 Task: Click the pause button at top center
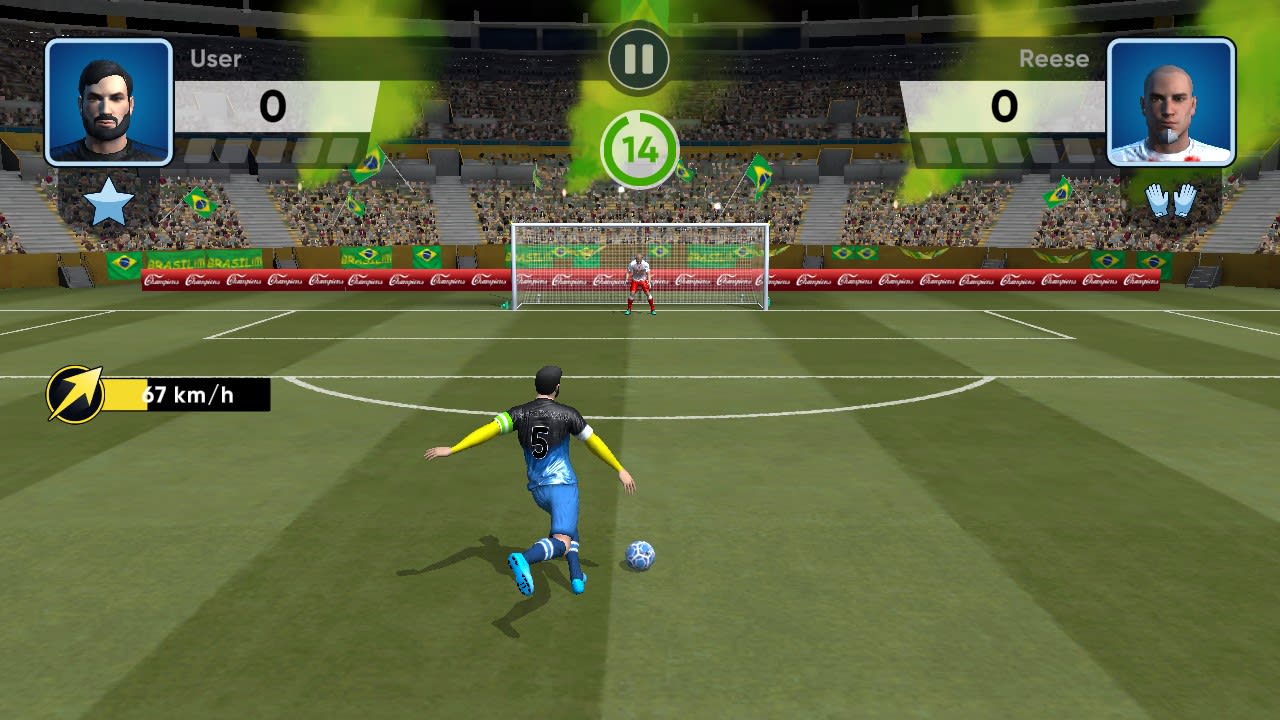point(640,58)
